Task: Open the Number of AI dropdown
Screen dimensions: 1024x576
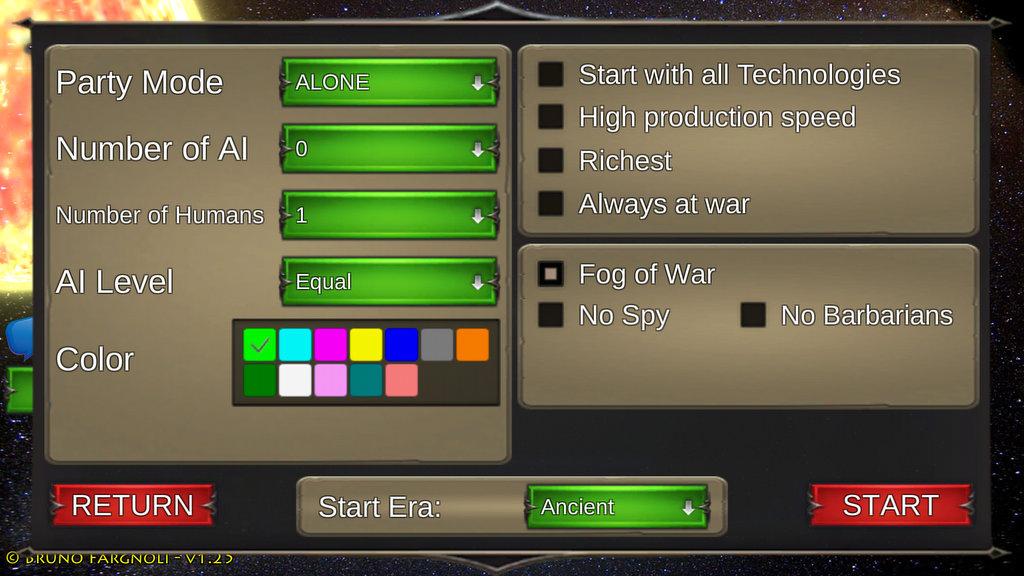Action: click(389, 149)
